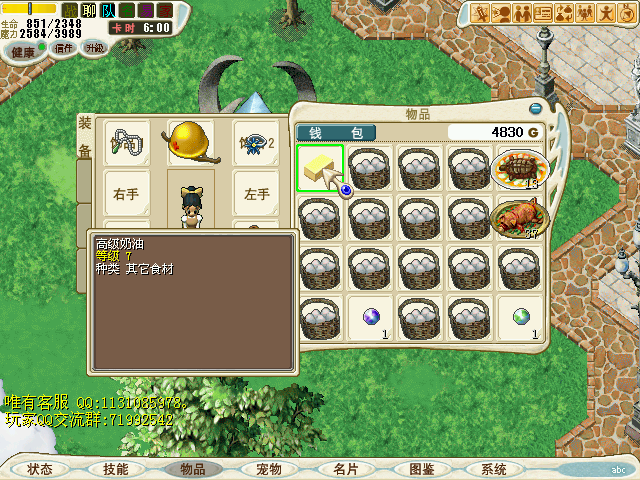
Task: Switch to the 物品 items tab
Action: coord(192,469)
